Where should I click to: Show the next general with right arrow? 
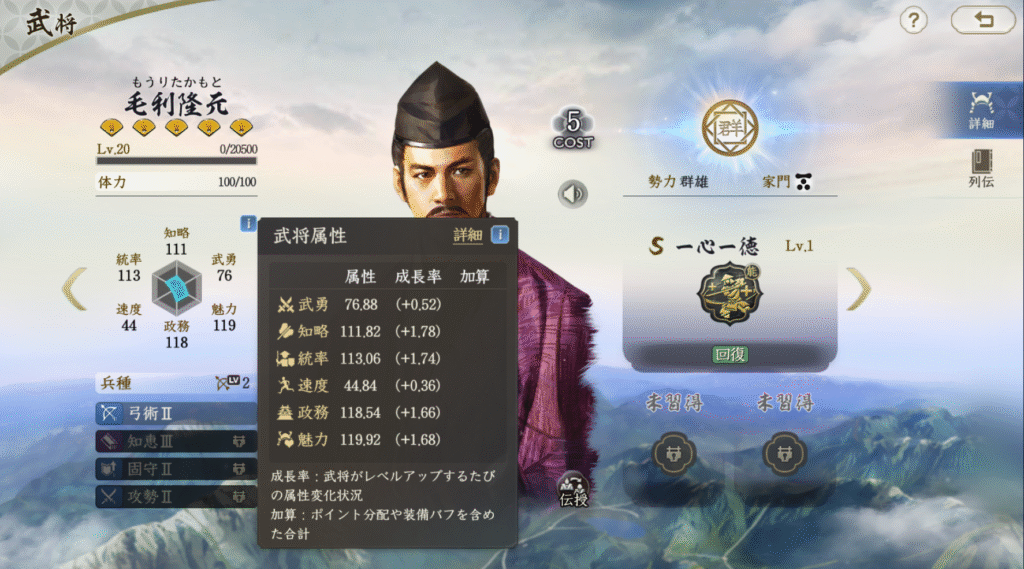(858, 289)
